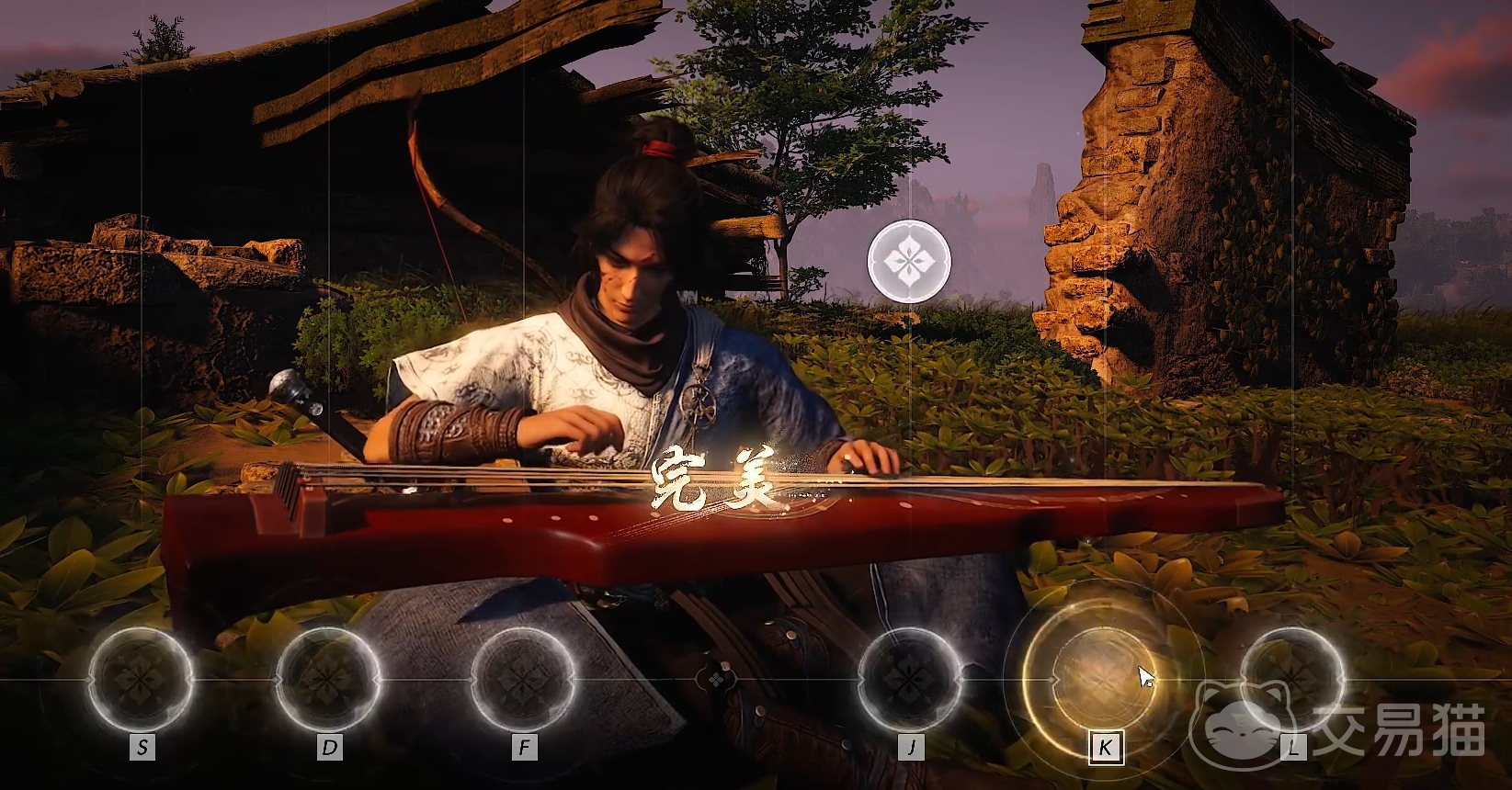Activate the note ring above the L label
This screenshot has height=790, width=1512.
[1291, 678]
